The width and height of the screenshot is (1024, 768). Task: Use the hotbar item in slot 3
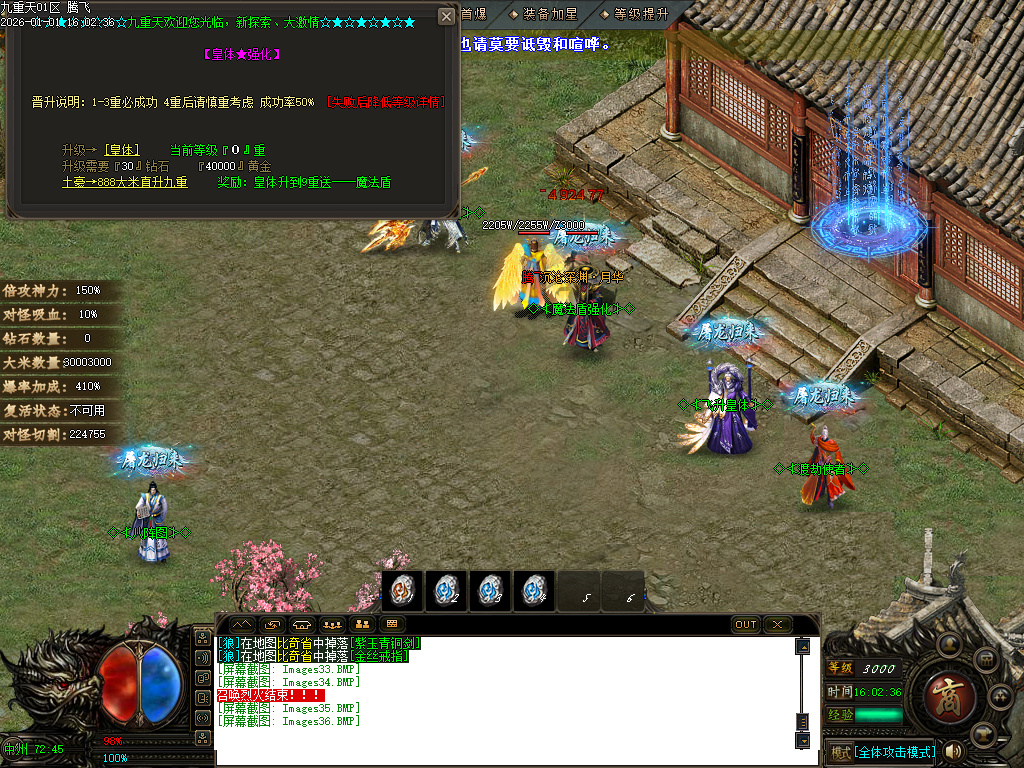pos(490,591)
